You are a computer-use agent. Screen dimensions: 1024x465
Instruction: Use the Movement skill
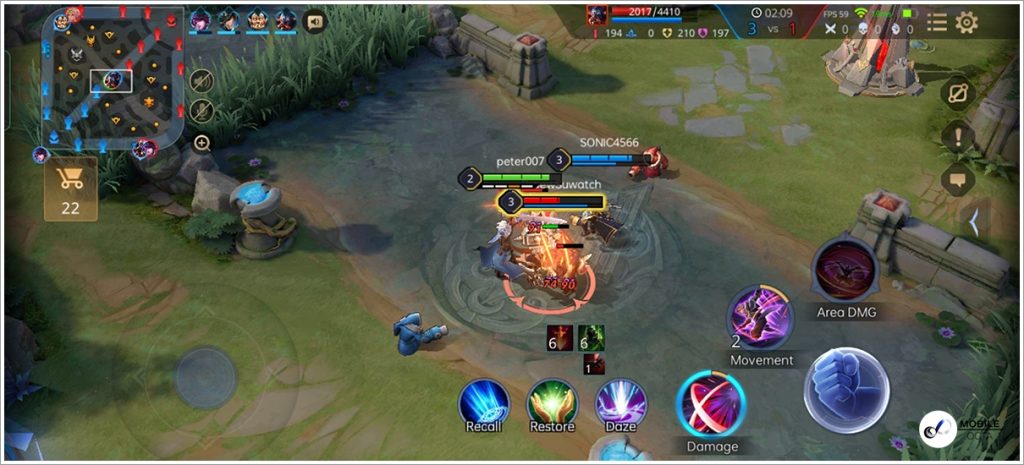click(761, 318)
